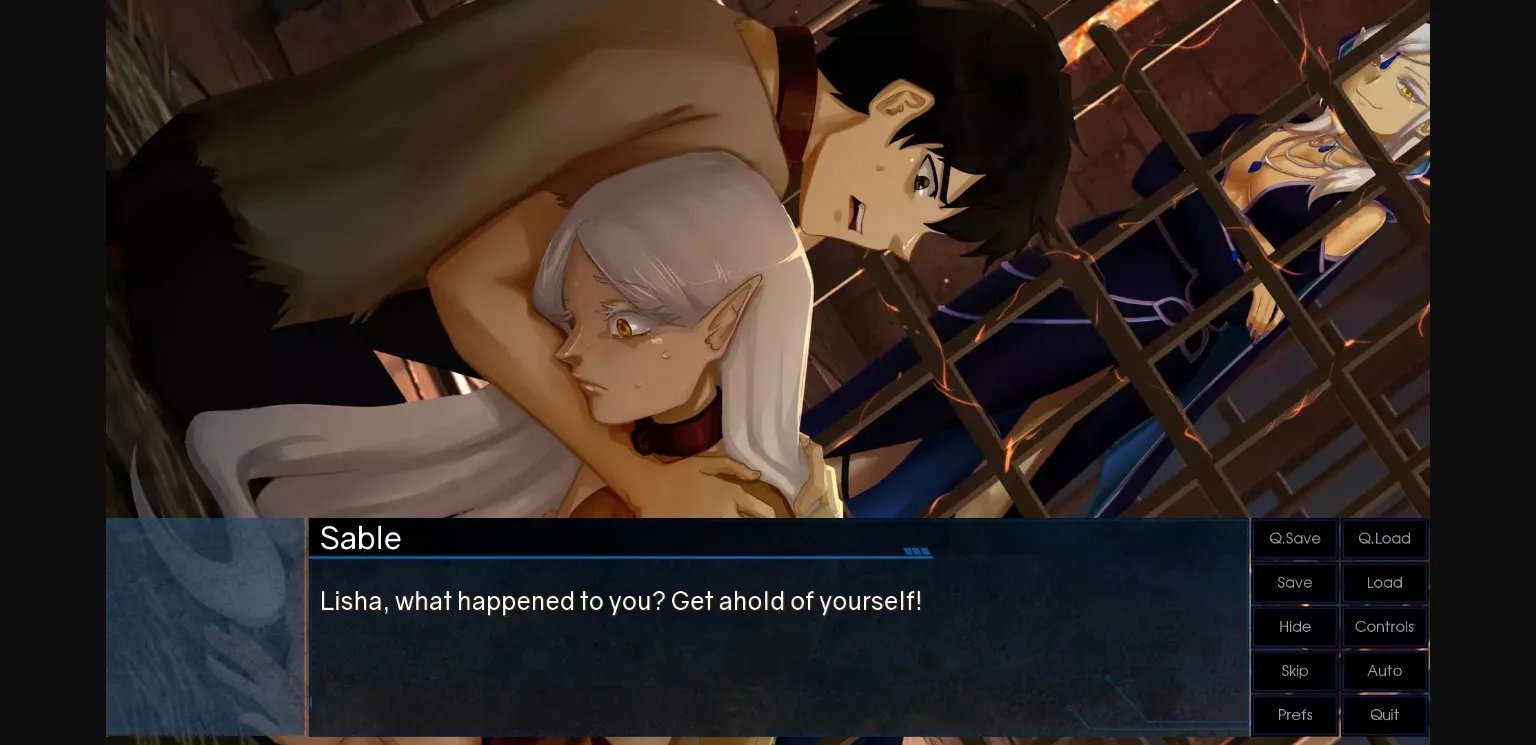This screenshot has width=1536, height=745.
Task: Open the Prefs settings screen
Action: [1294, 715]
